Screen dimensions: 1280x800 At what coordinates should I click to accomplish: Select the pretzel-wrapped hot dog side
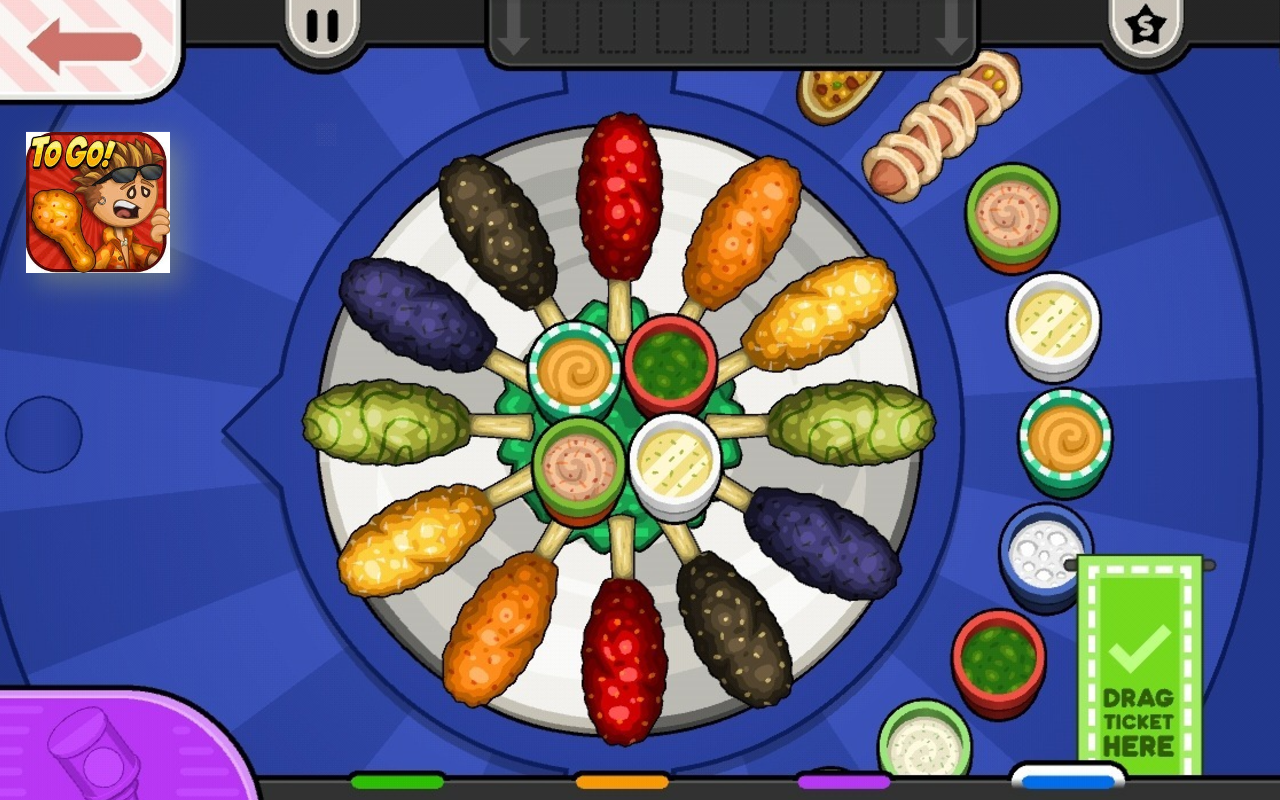click(x=942, y=125)
